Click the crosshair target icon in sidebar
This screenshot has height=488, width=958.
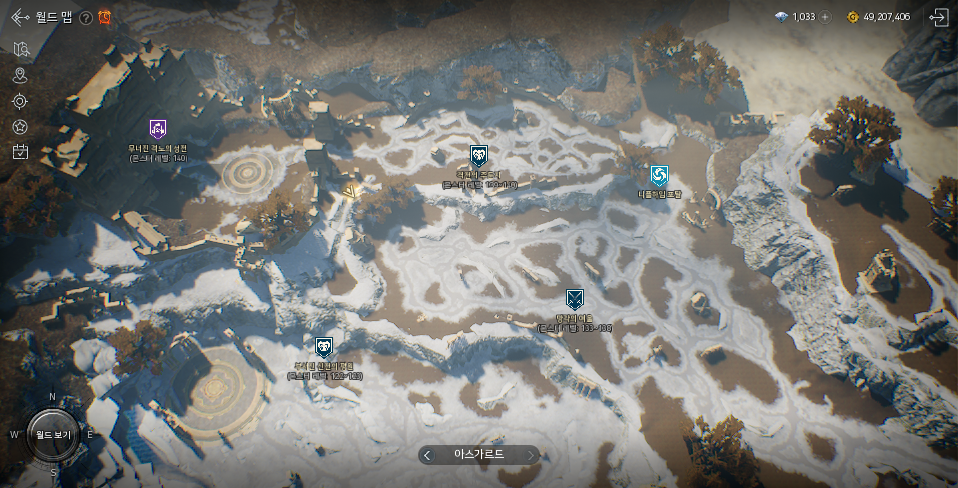pos(20,101)
